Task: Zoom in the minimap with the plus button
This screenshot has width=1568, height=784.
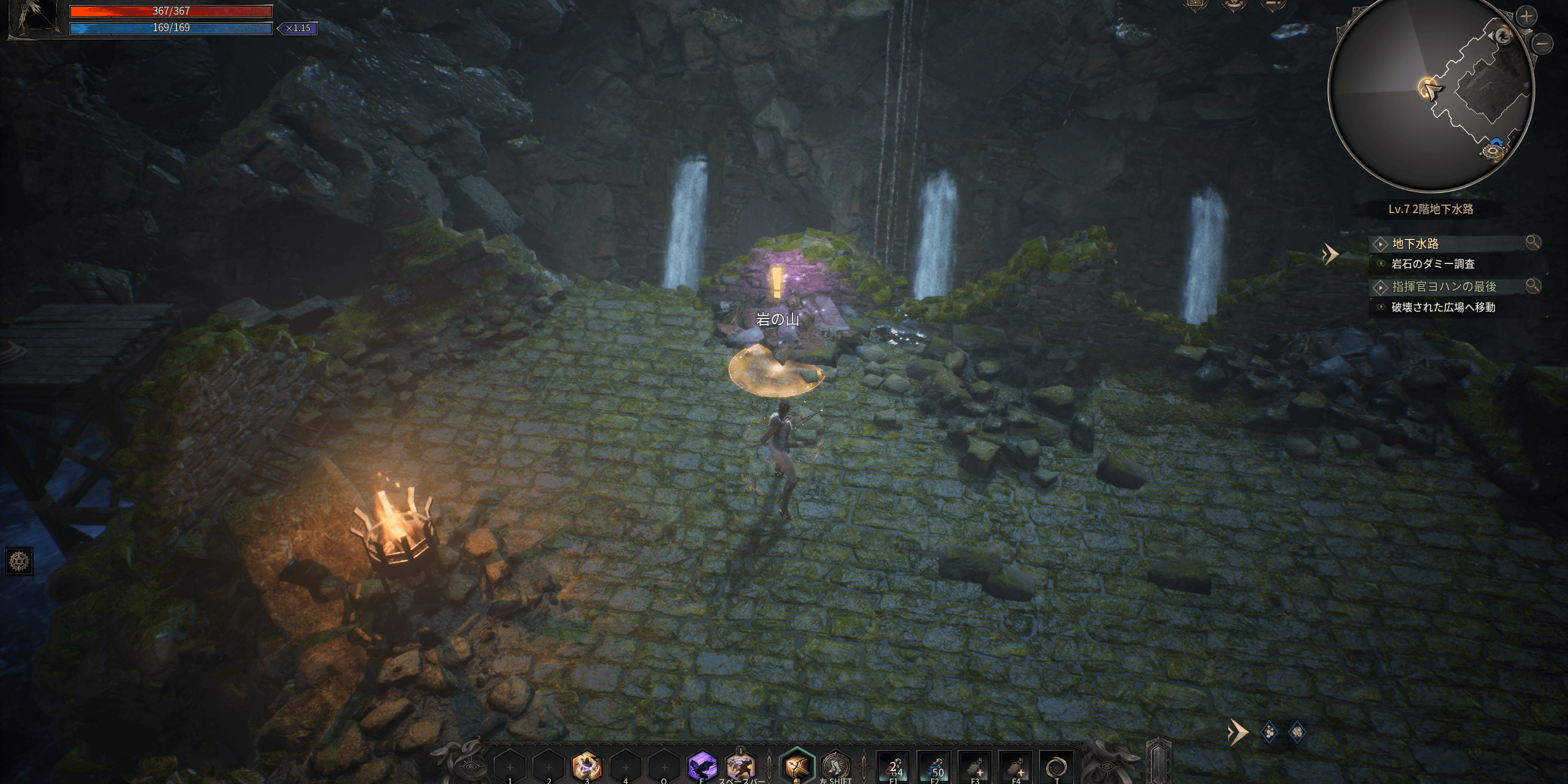Action: coord(1526,17)
